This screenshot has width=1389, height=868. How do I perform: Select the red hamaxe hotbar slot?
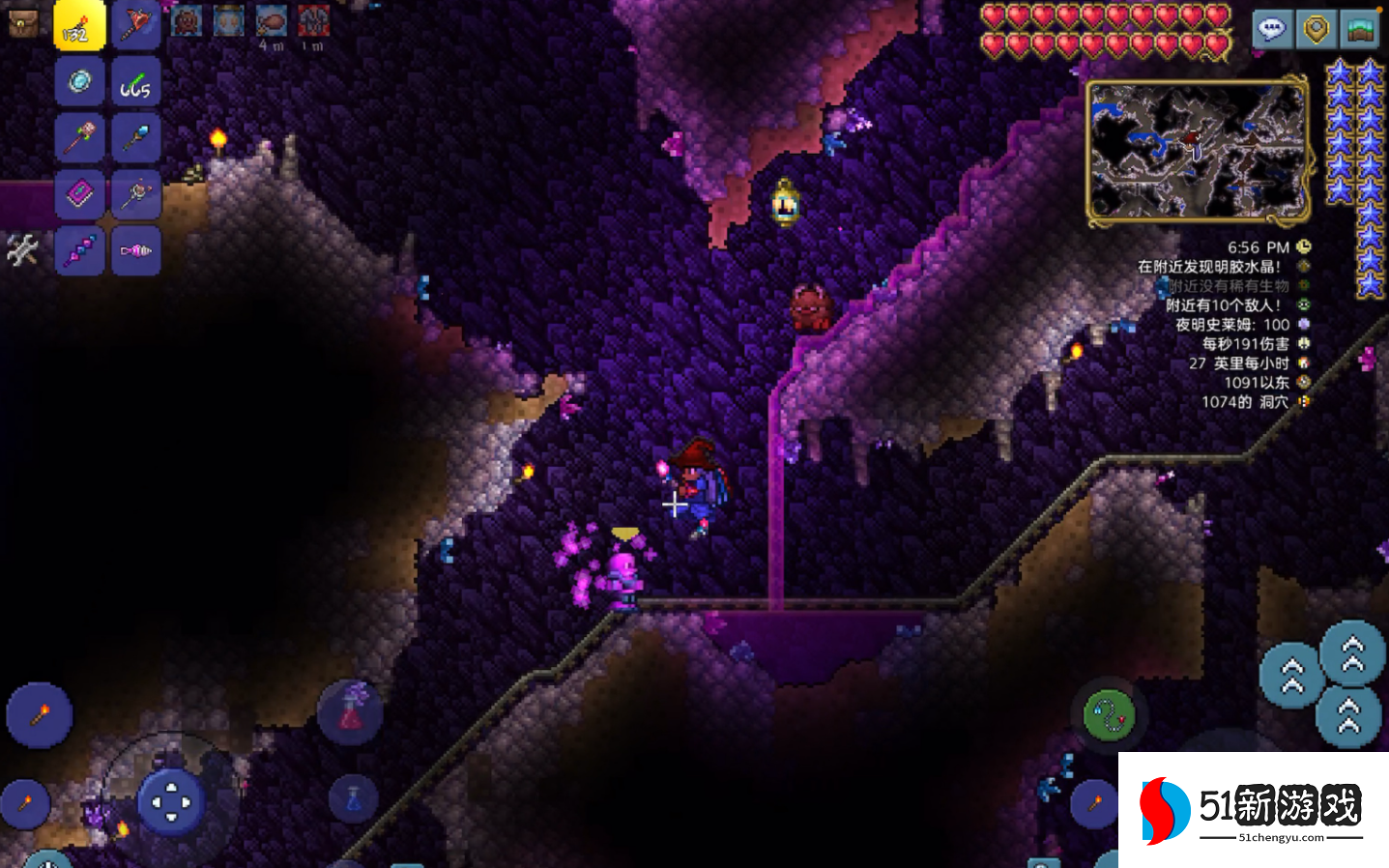[x=135, y=26]
